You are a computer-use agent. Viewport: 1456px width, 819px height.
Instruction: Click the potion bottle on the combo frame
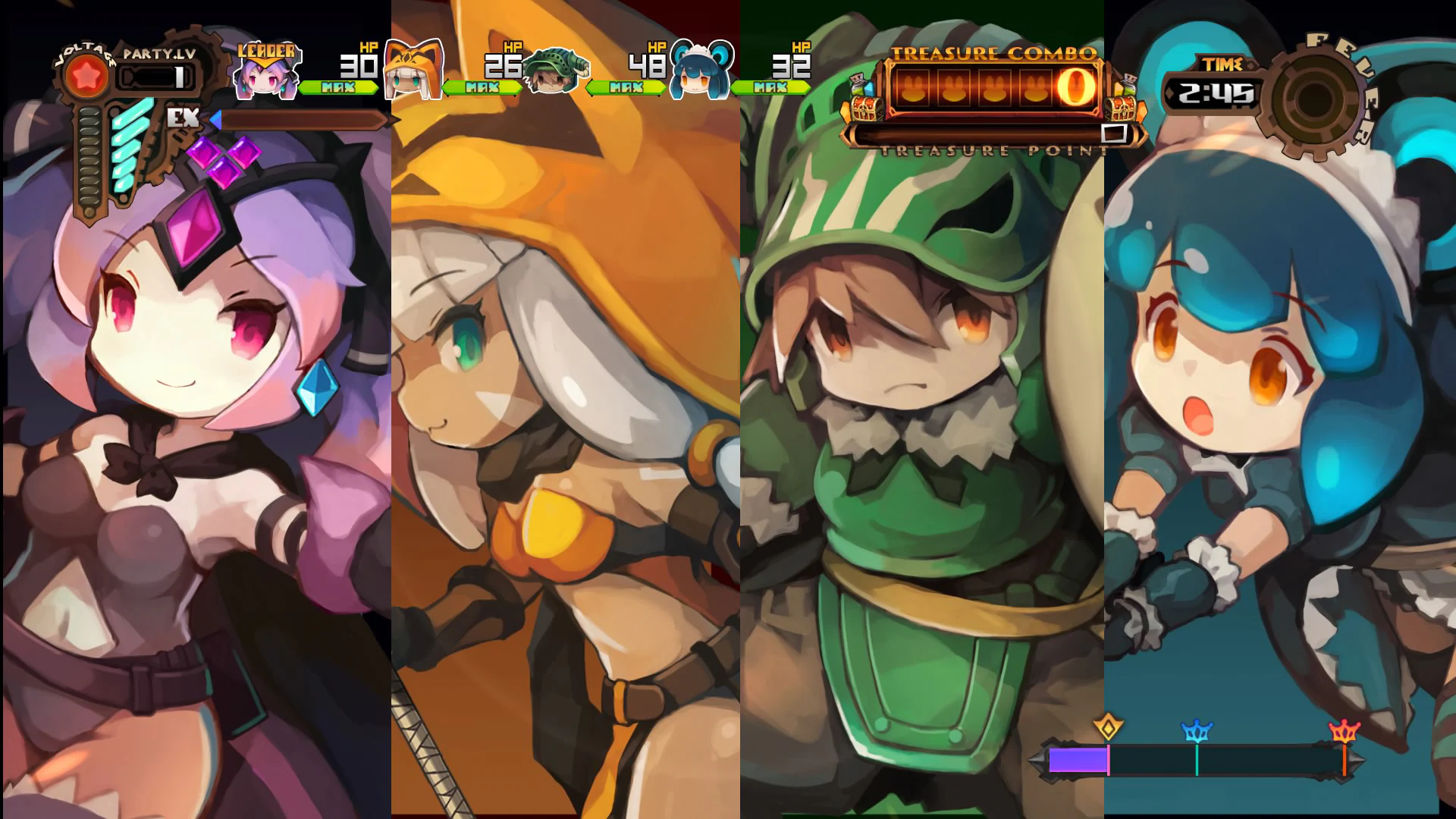tap(859, 83)
